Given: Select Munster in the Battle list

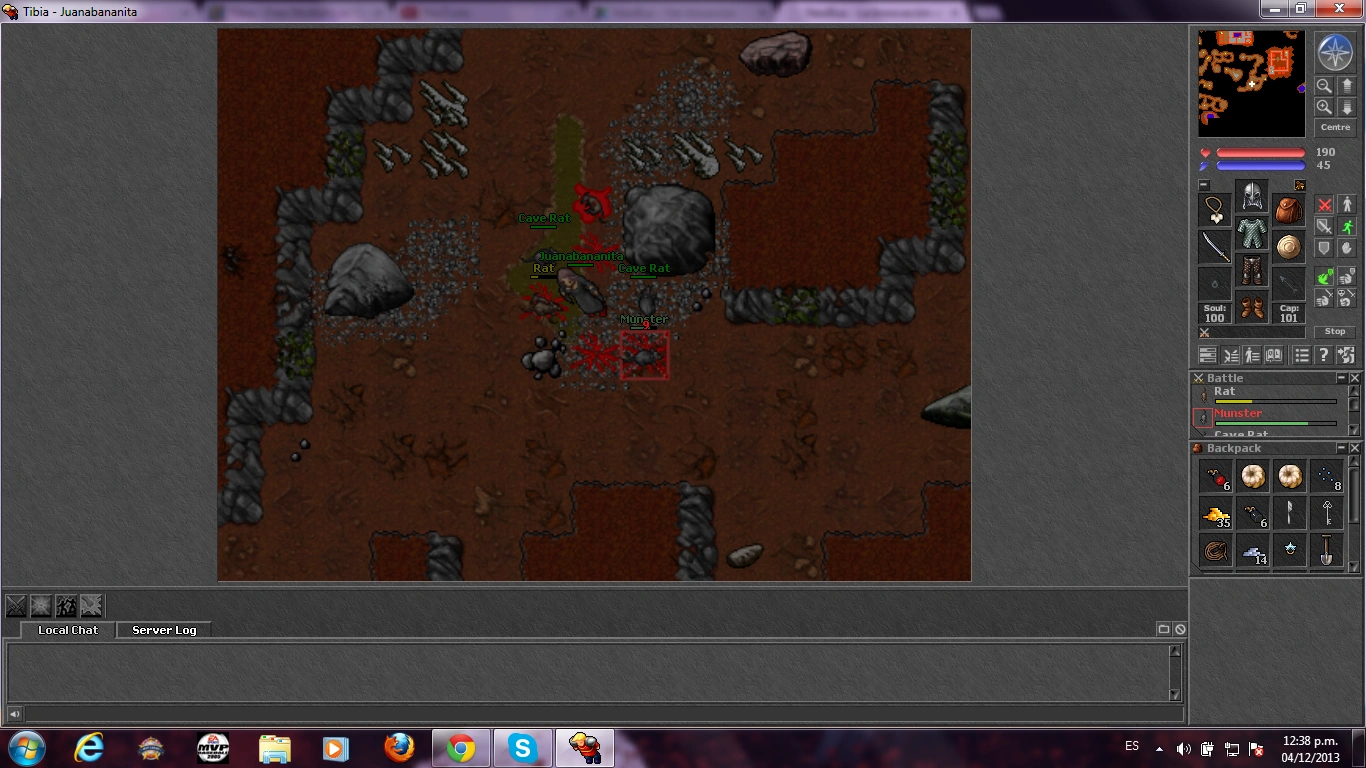Looking at the screenshot, I should coord(1240,412).
